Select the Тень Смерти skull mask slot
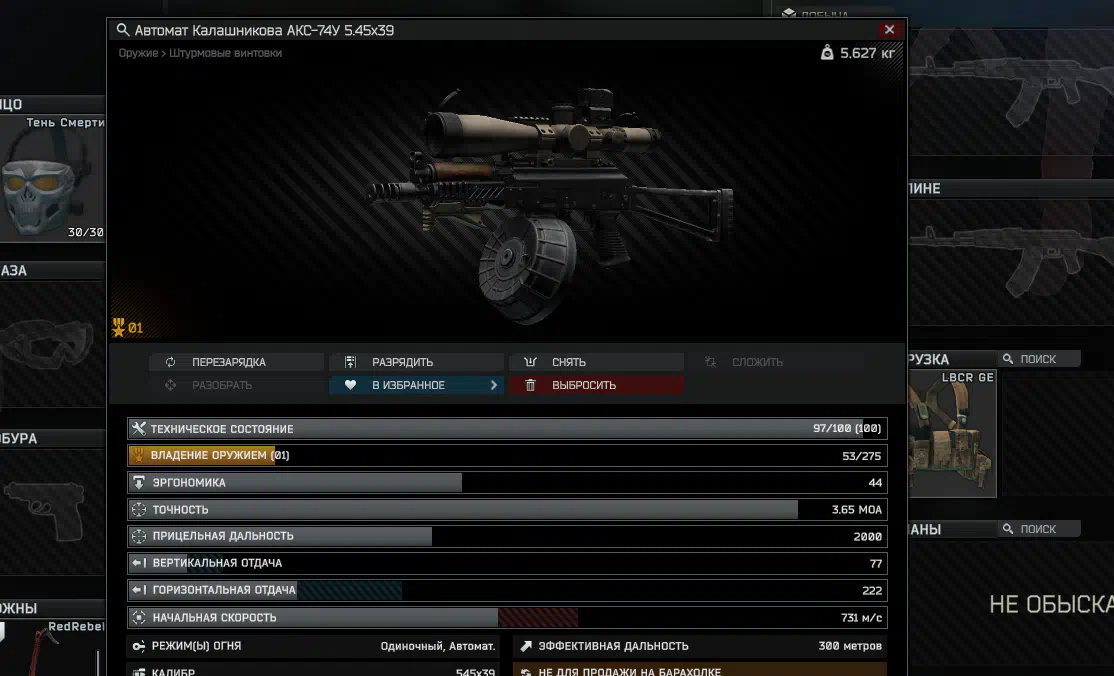1114x676 pixels. pos(52,180)
